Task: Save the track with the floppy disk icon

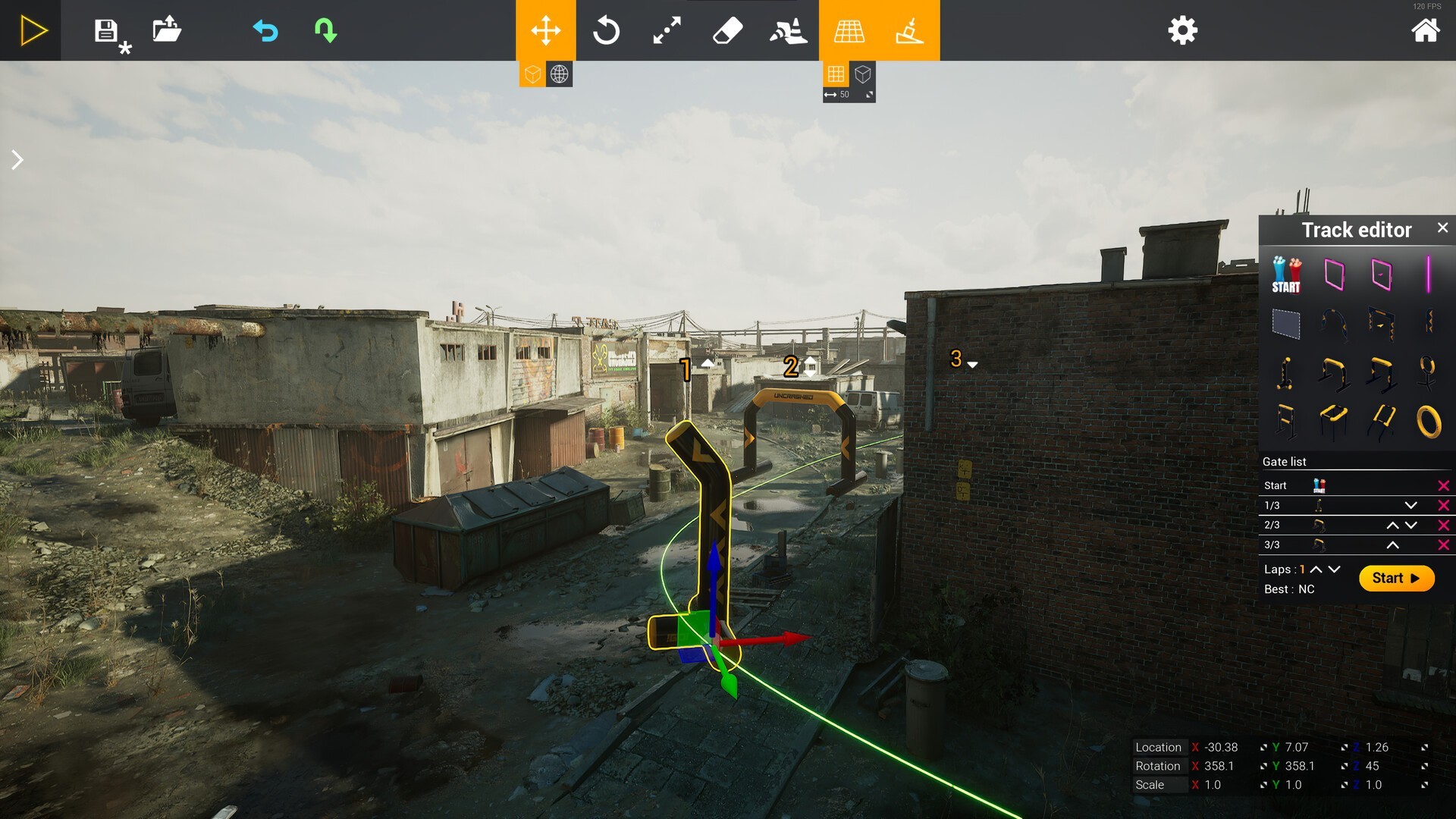Action: point(106,31)
